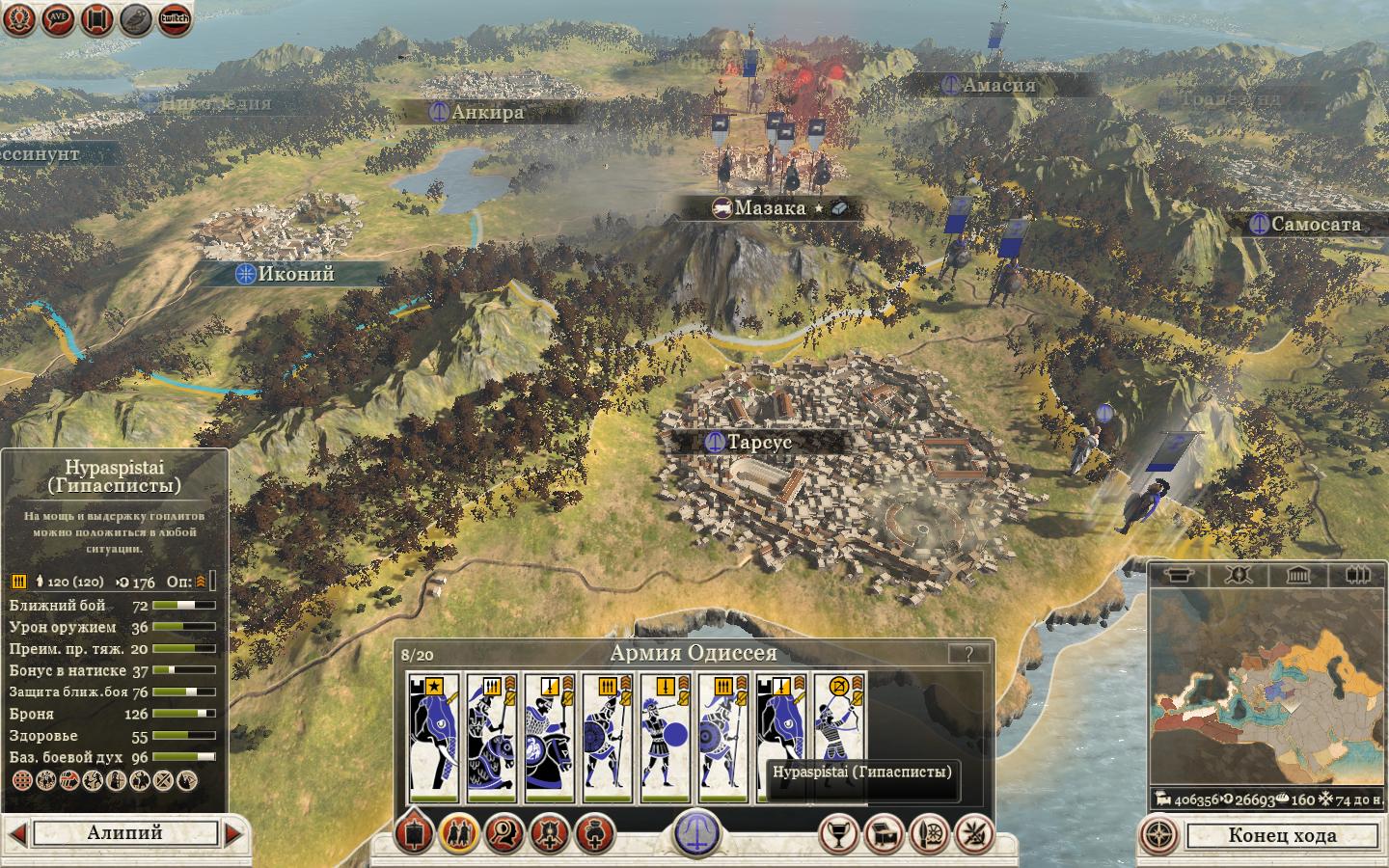This screenshot has width=1389, height=868.
Task: Open the army help question mark
Action: tap(967, 653)
